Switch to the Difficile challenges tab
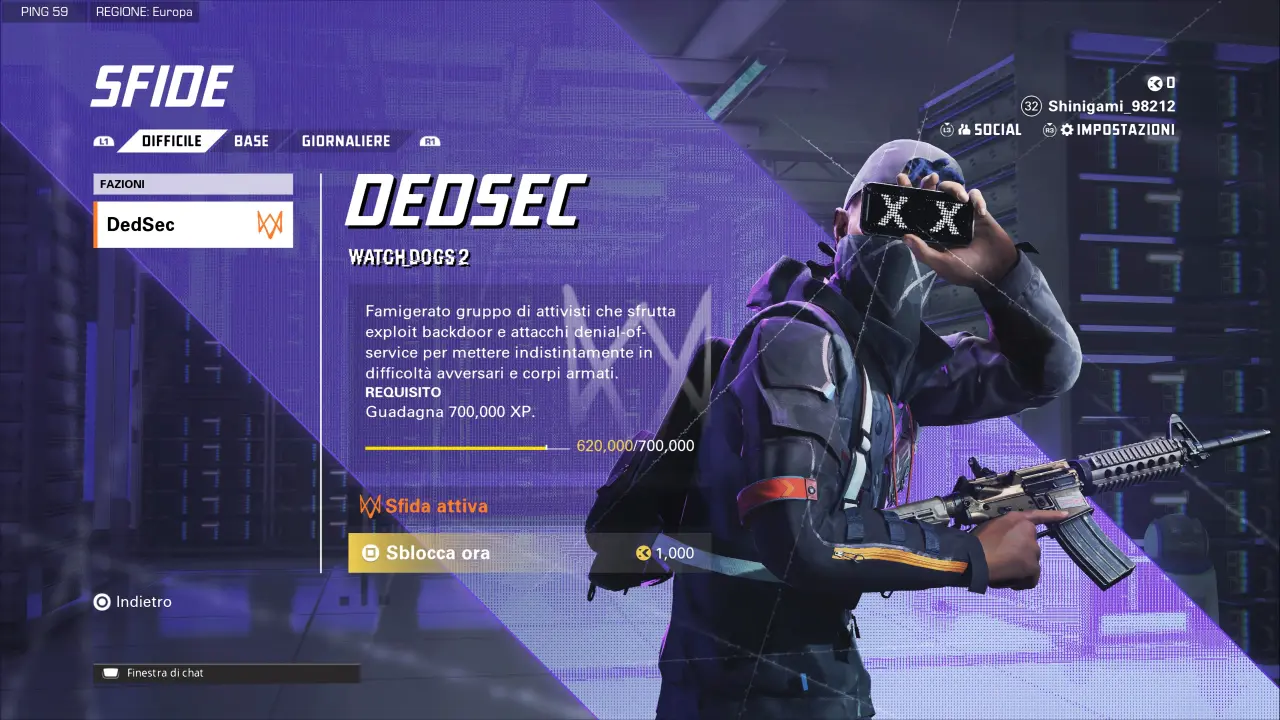The height and width of the screenshot is (720, 1280). [x=171, y=141]
